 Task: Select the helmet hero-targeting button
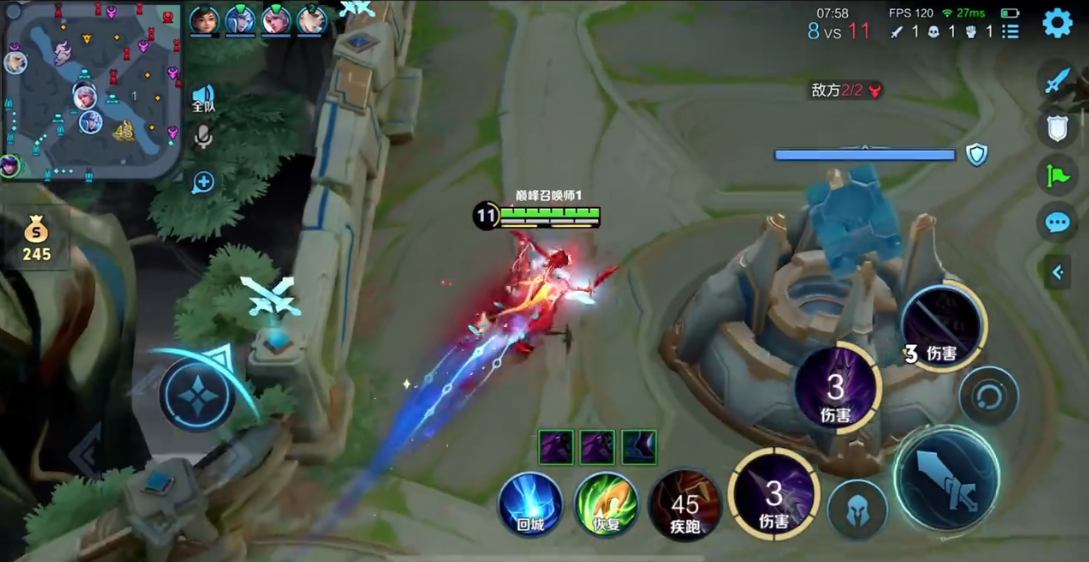click(857, 509)
